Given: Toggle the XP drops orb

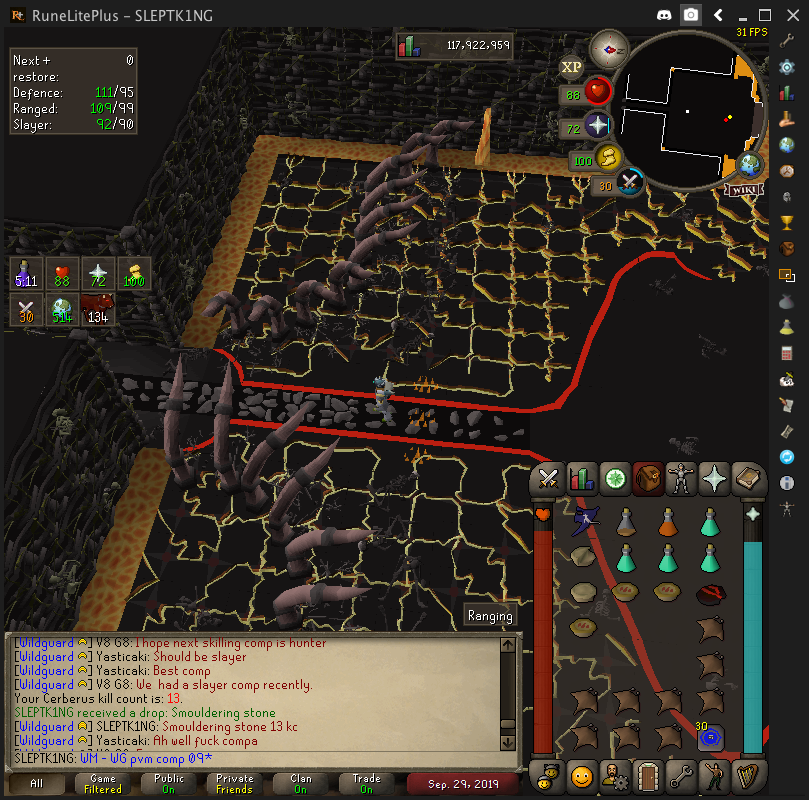Looking at the screenshot, I should (571, 67).
